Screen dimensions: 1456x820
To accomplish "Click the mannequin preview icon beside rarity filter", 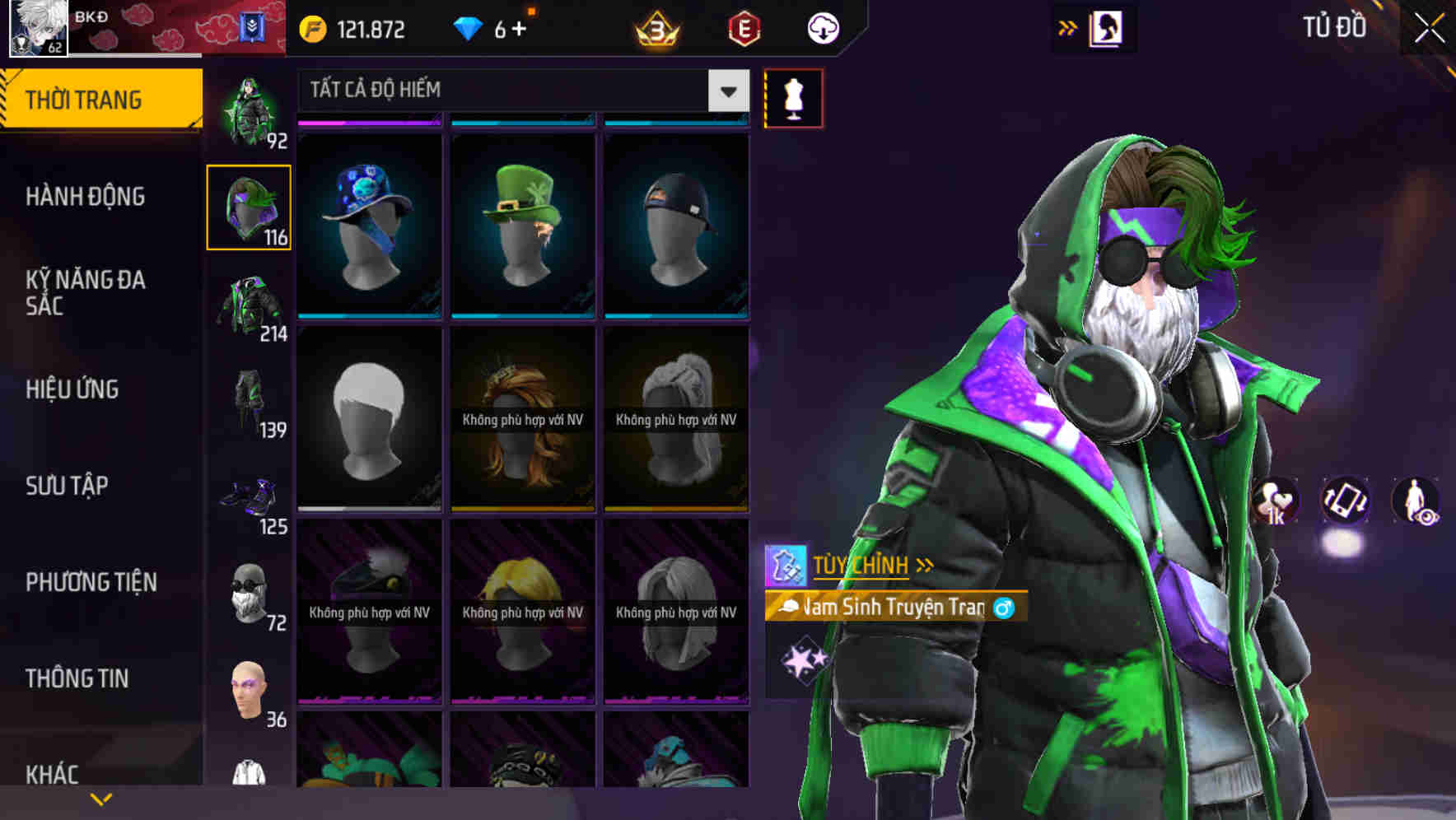I will (x=793, y=98).
